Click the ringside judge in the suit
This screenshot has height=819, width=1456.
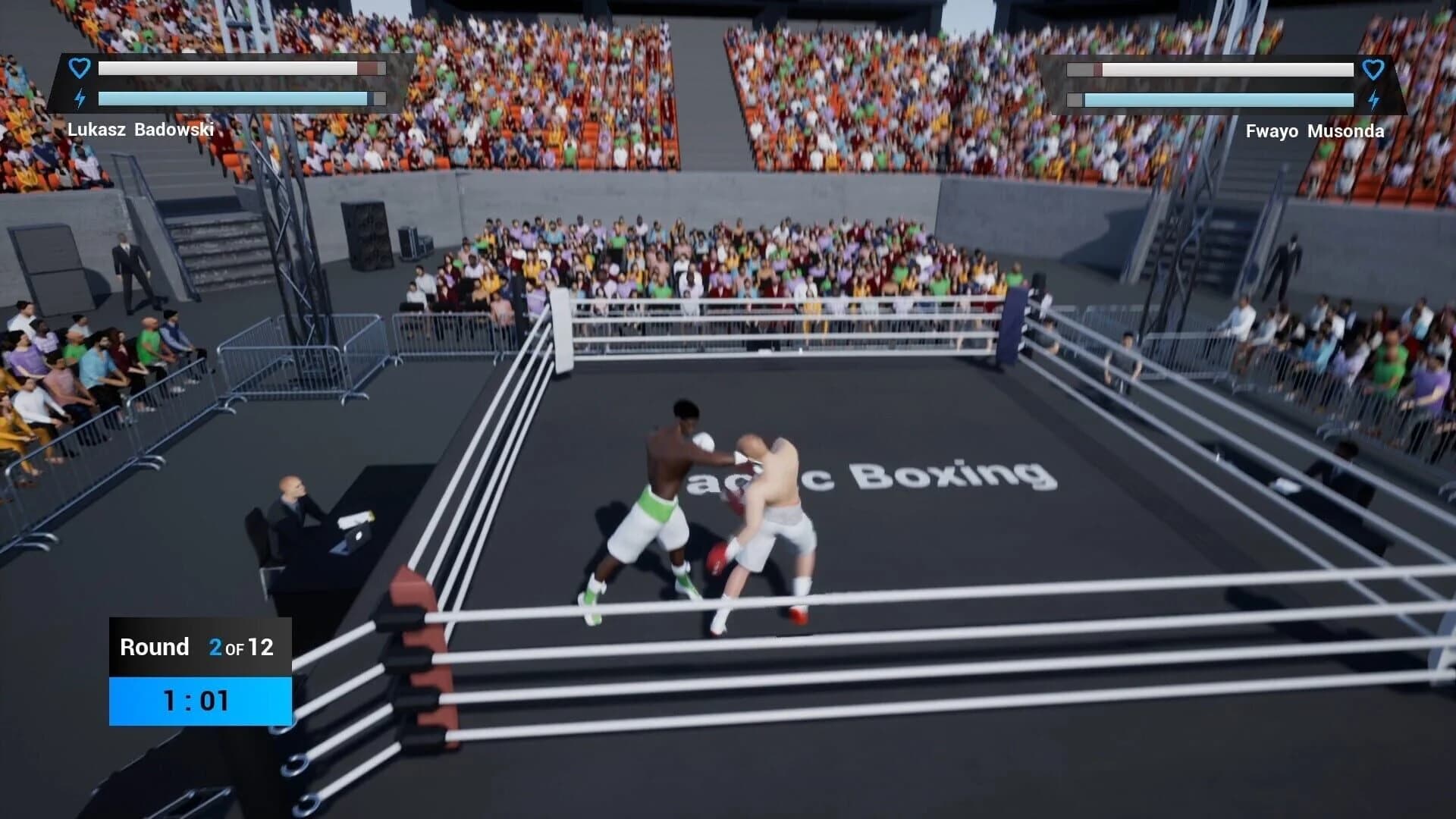click(291, 504)
